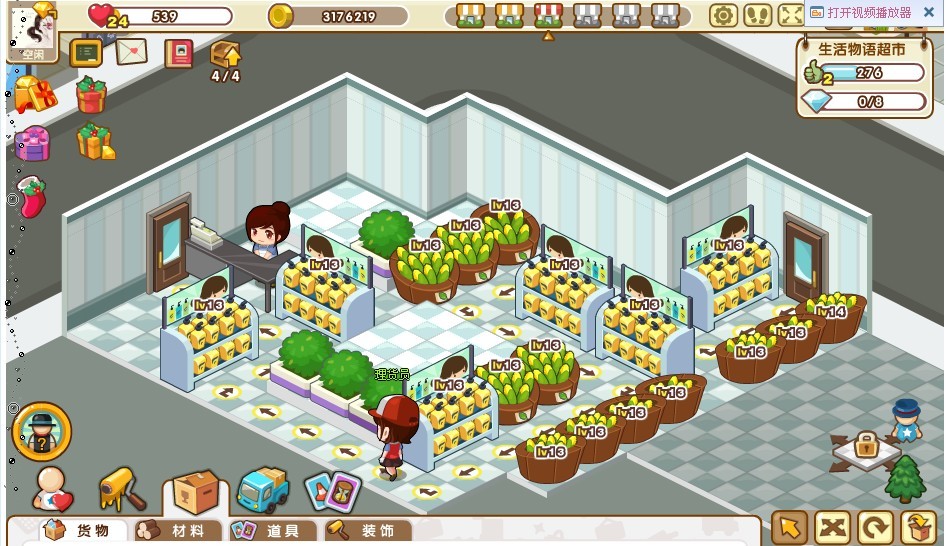Open the delivery truck menu
This screenshot has width=949, height=546.
coord(262,489)
